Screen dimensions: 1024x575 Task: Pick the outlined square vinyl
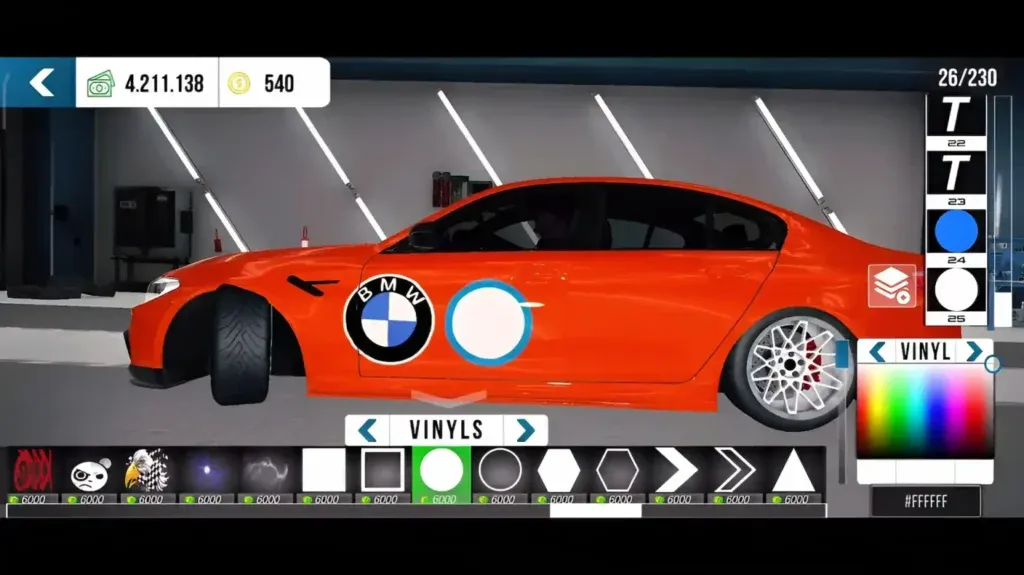(382, 470)
